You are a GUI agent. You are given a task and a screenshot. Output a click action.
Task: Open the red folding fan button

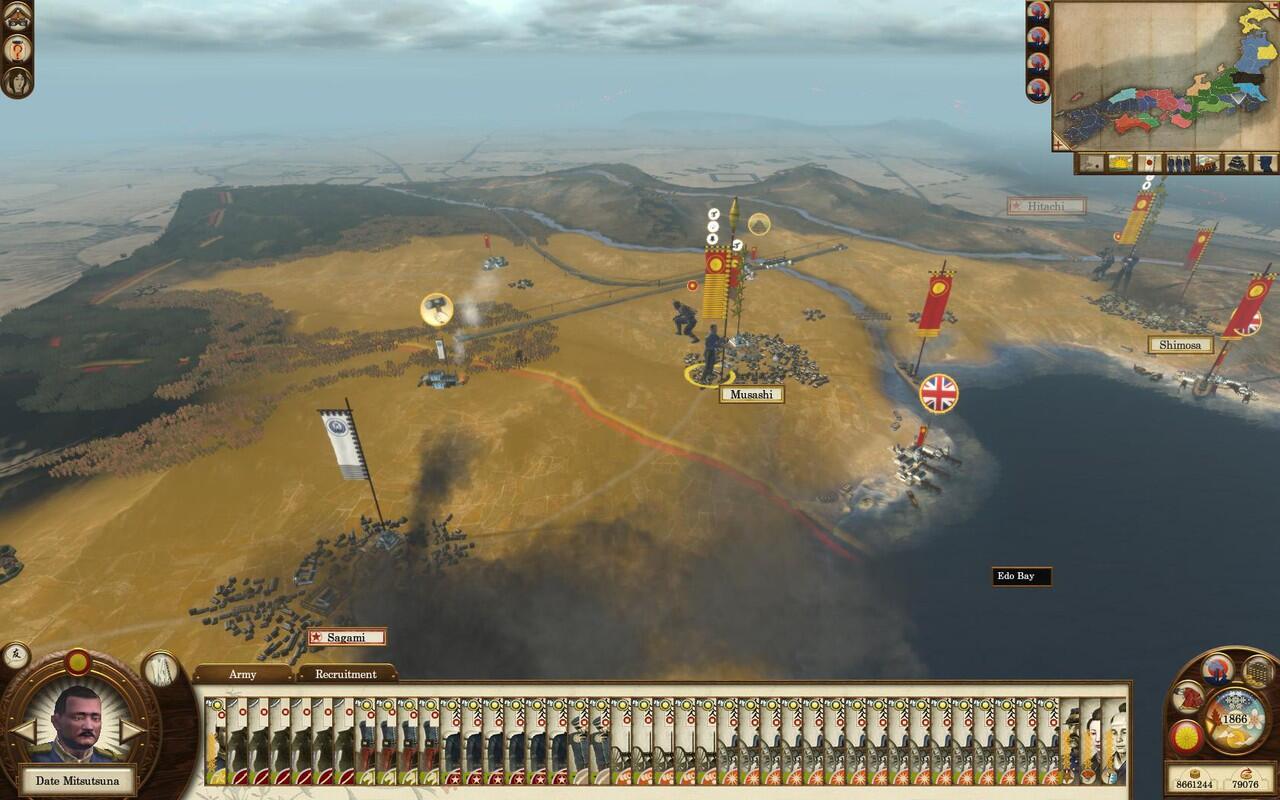coord(1188,696)
